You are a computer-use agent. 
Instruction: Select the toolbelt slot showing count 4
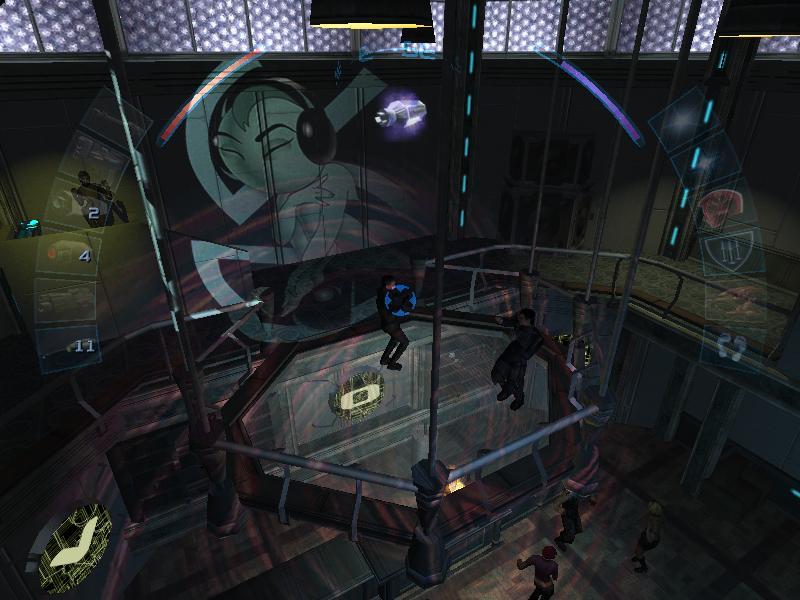click(x=68, y=251)
